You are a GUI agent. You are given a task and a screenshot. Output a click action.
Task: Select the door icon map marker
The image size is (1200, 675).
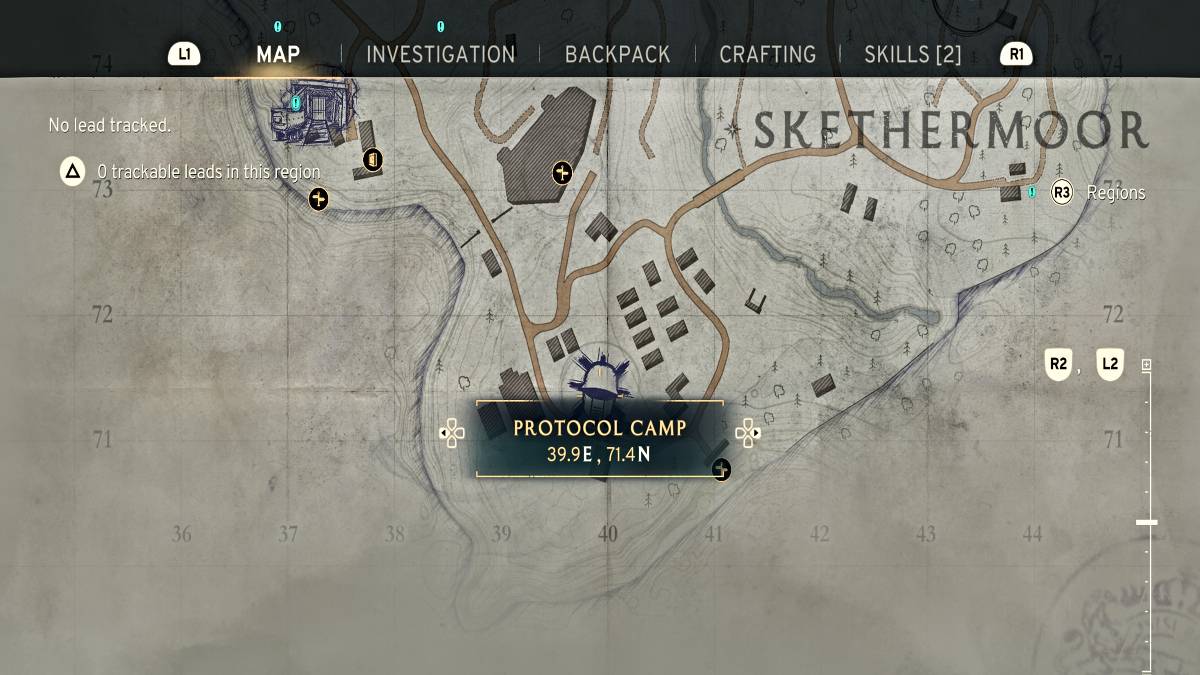click(373, 159)
